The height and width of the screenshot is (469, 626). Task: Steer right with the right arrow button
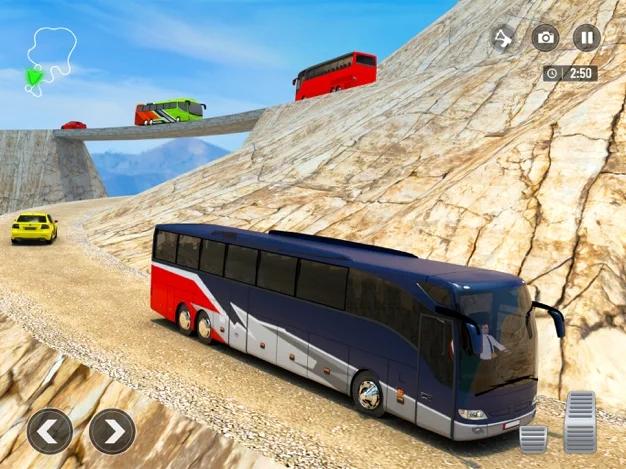(112, 431)
